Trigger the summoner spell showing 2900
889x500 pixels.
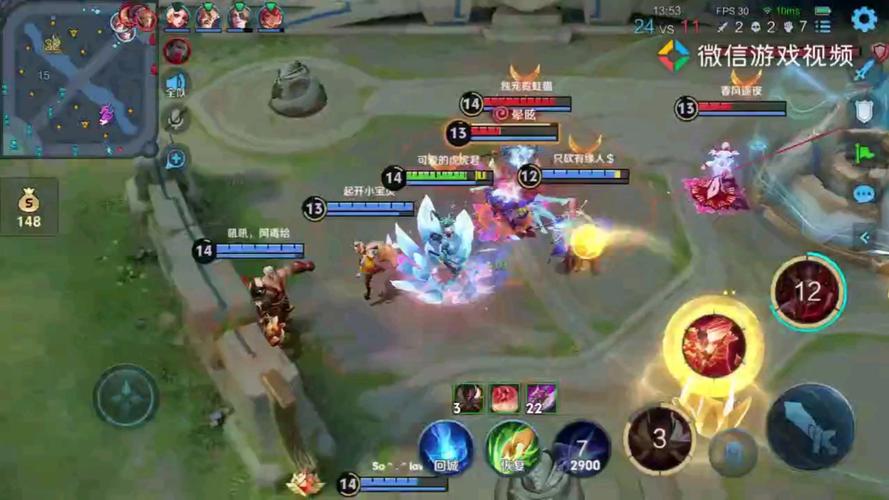pos(582,447)
